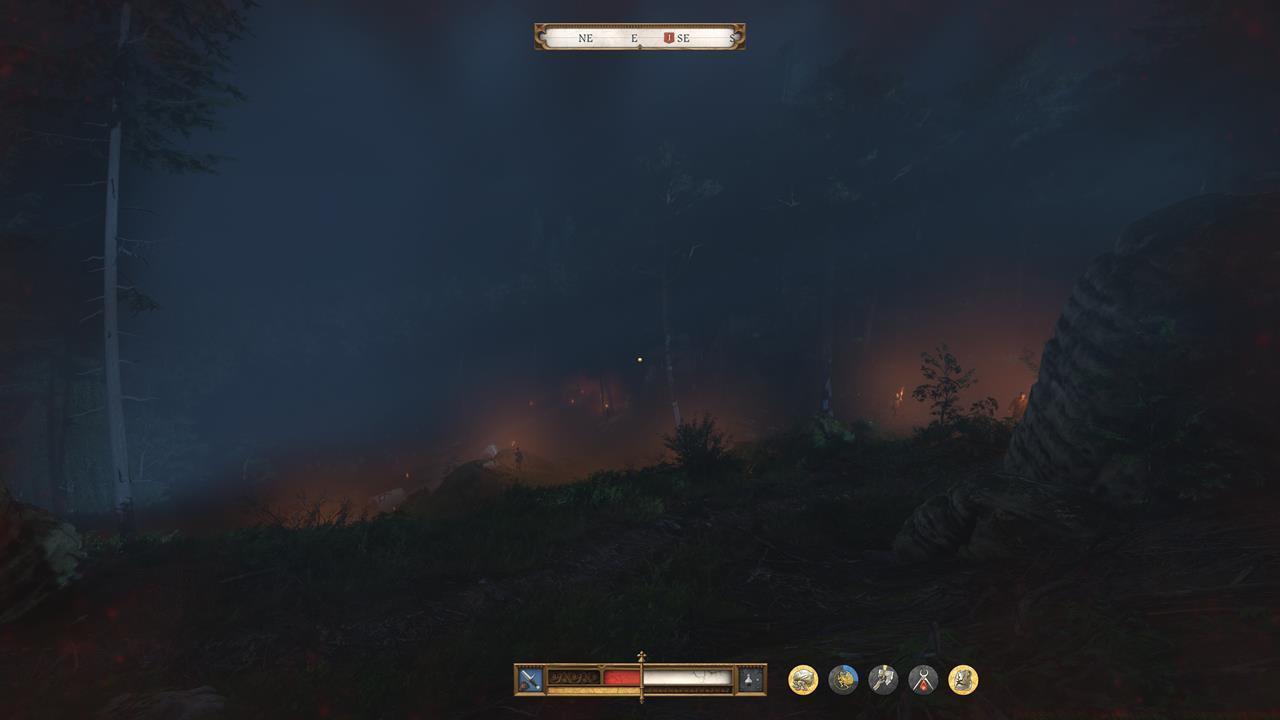This screenshot has height=720, width=1280.
Task: Click the caltrop bleeding status icon
Action: click(x=921, y=677)
